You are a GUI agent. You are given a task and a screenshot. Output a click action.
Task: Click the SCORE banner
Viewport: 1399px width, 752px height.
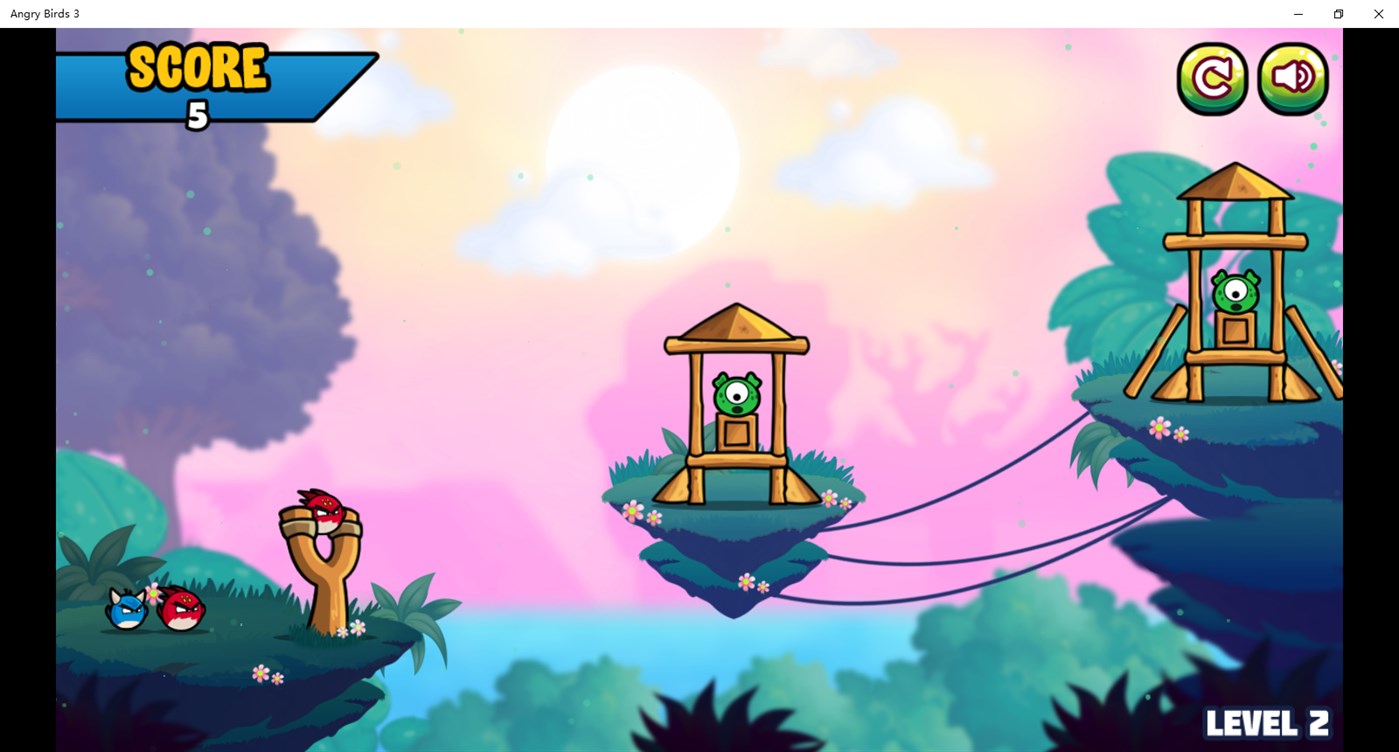(196, 69)
